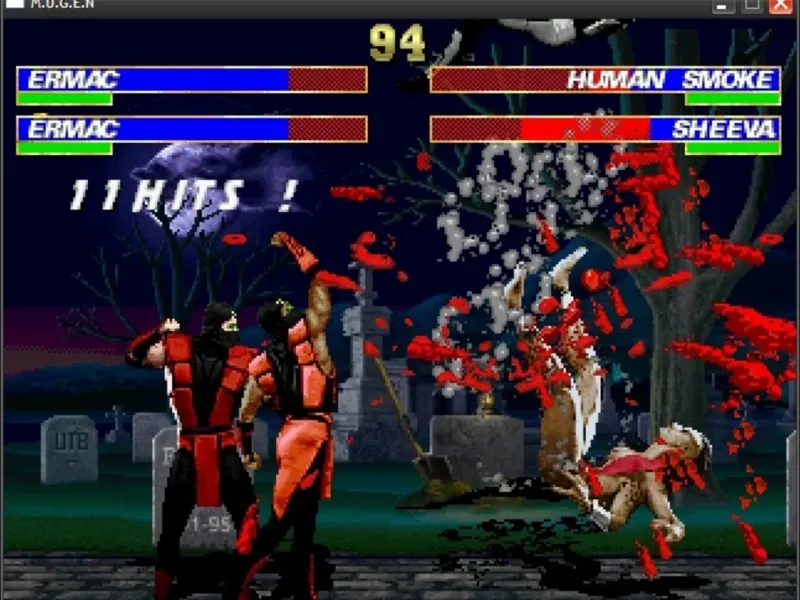Close the M.U.G.E.N window

click(x=781, y=5)
